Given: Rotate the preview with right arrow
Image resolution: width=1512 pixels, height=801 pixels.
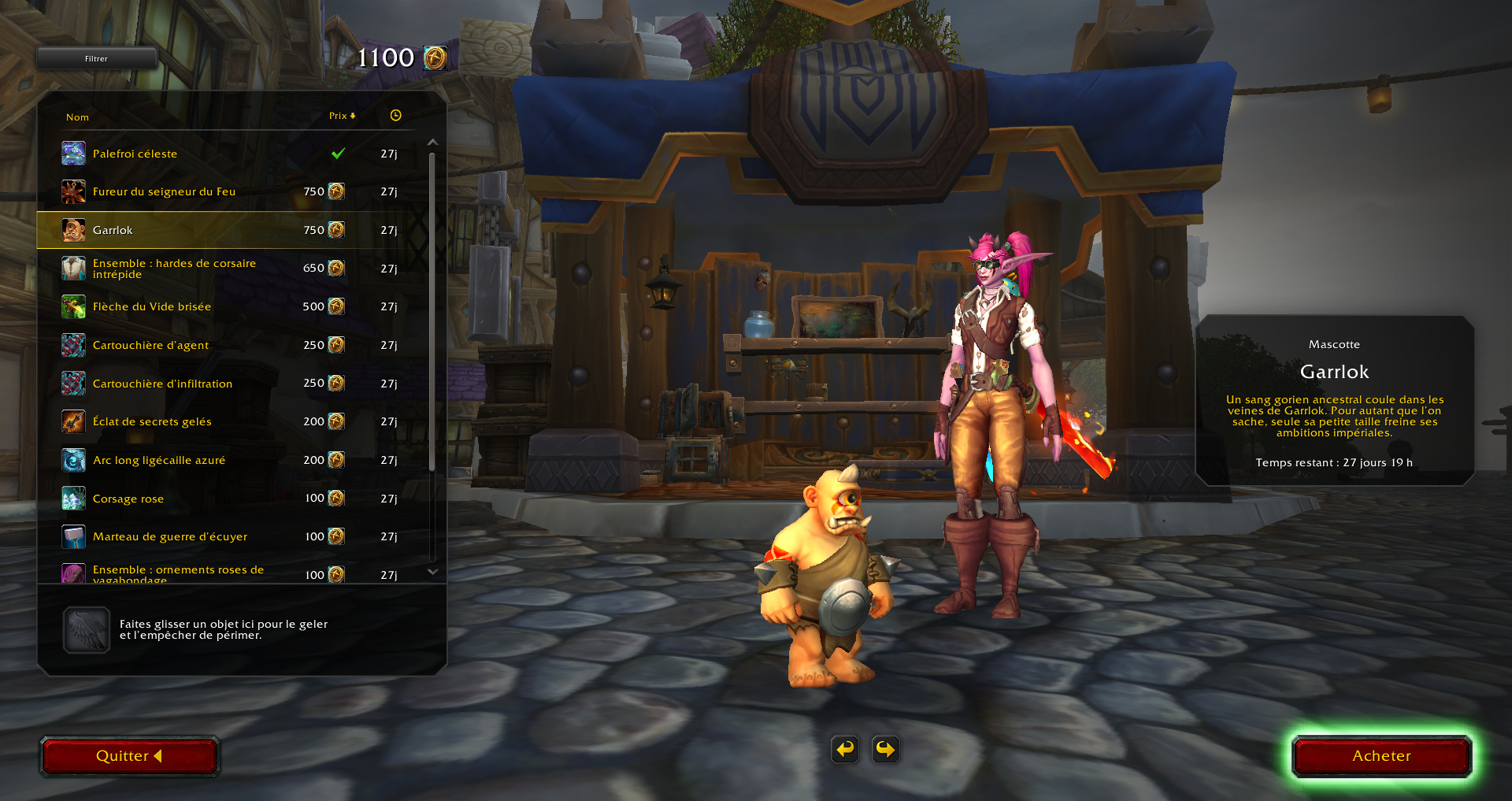Looking at the screenshot, I should point(886,749).
